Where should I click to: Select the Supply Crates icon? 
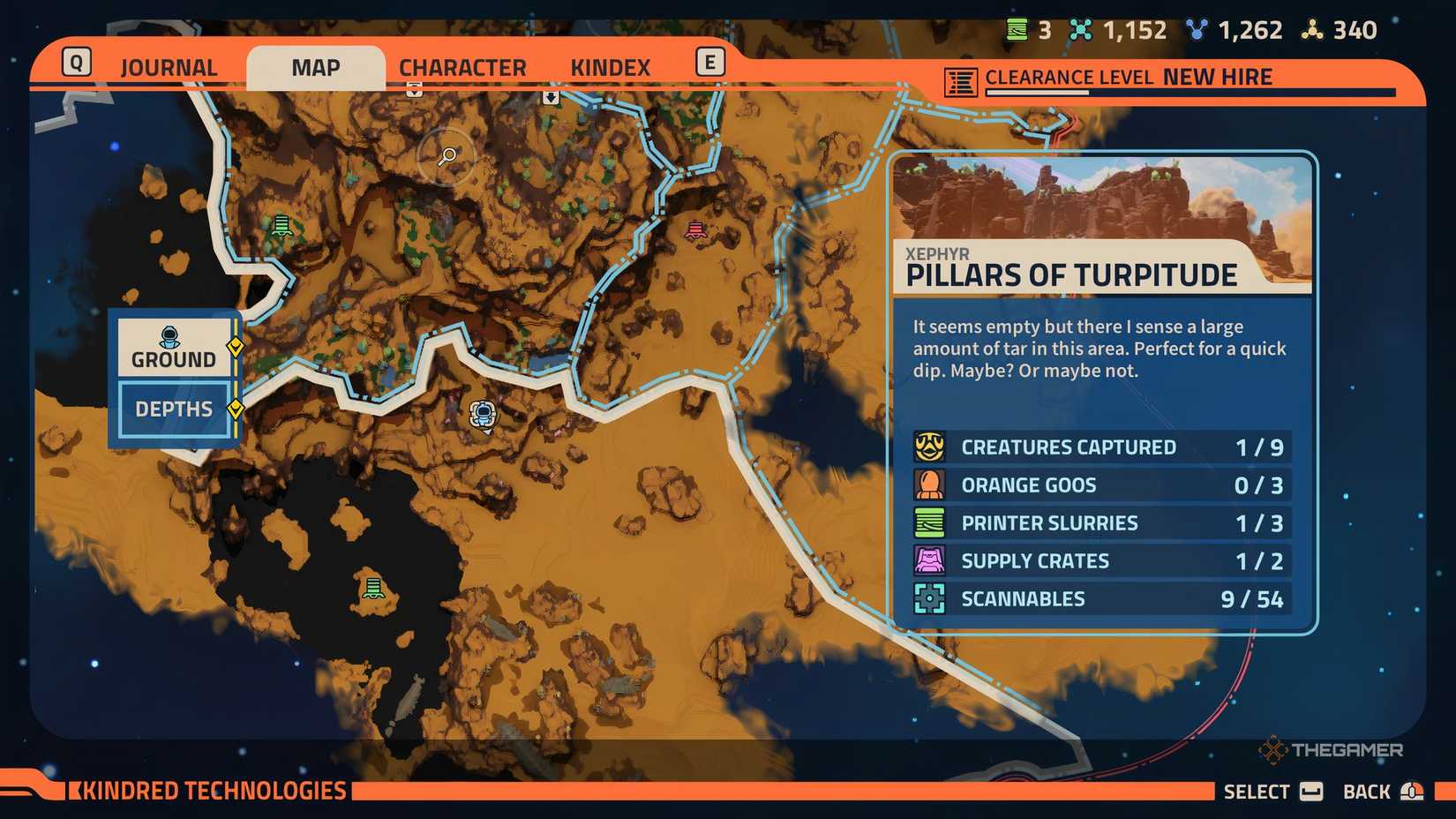pyautogui.click(x=927, y=560)
